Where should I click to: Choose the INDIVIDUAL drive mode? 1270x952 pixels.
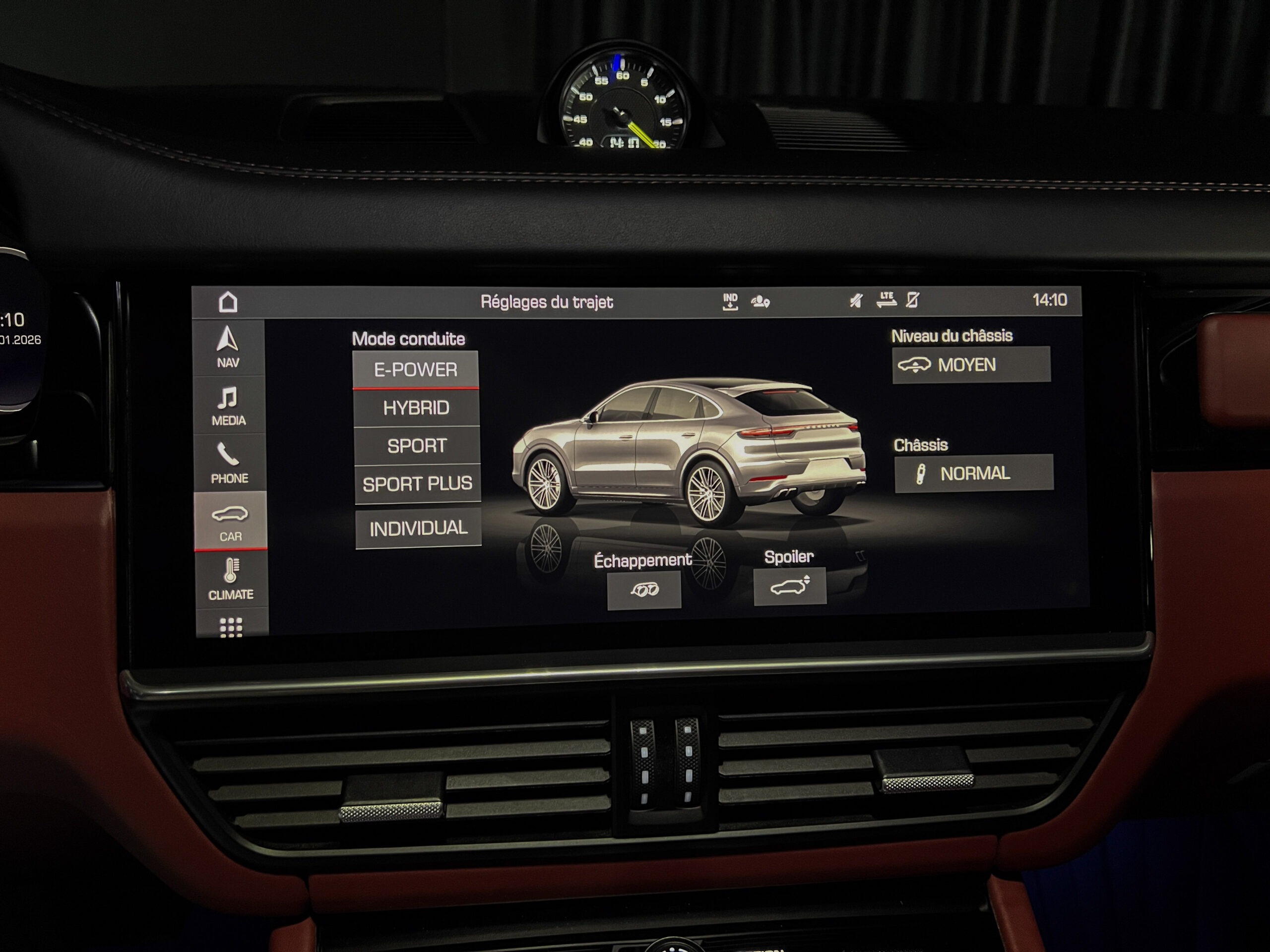coord(418,528)
